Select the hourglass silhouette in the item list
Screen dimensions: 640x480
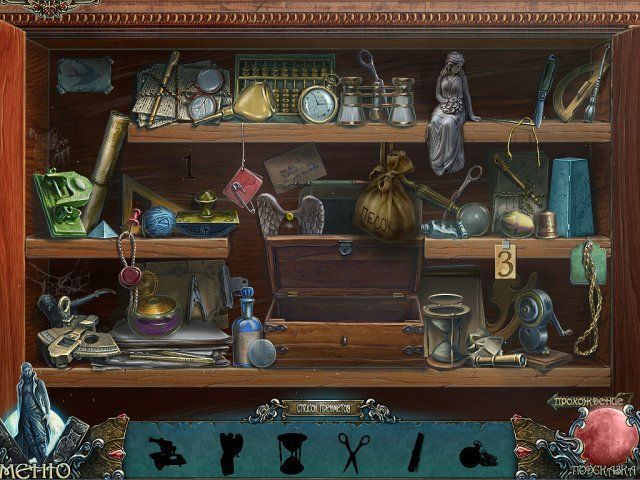[x=293, y=452]
